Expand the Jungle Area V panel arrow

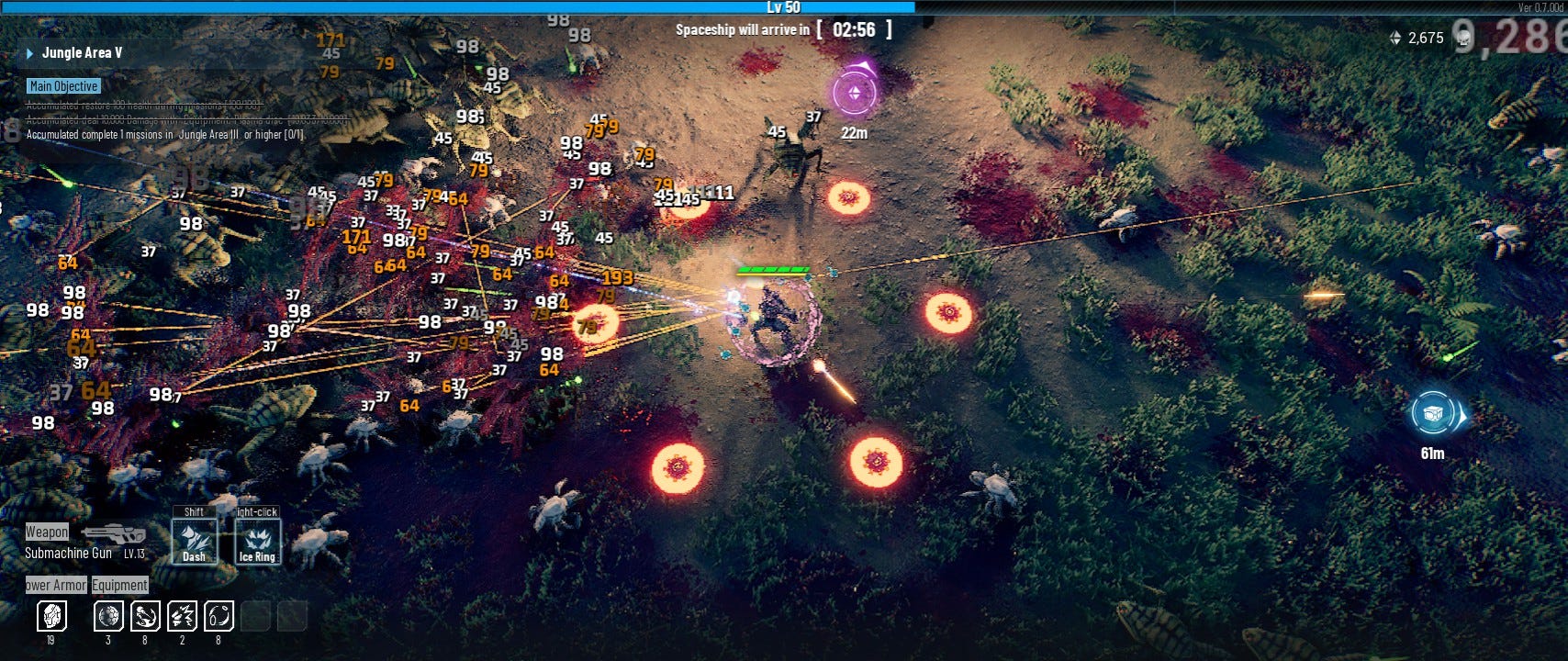(31, 52)
